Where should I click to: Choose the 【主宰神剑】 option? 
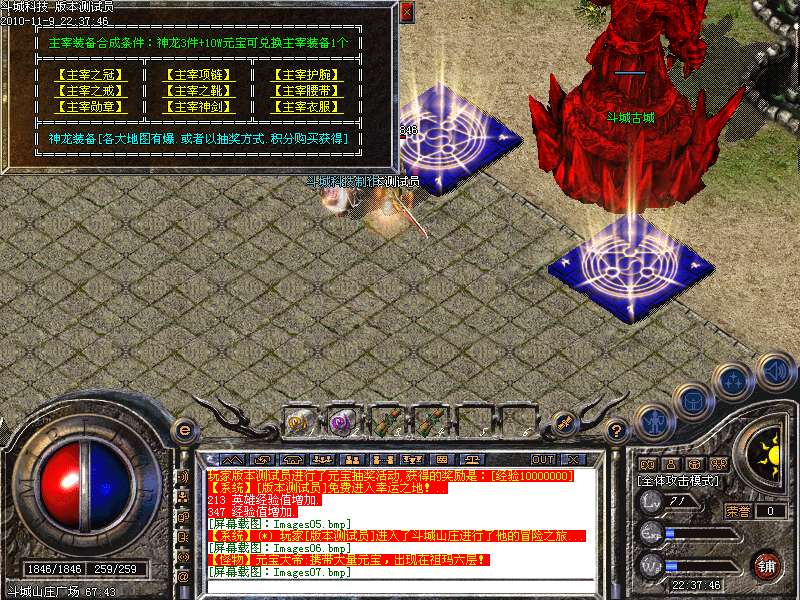(x=198, y=107)
